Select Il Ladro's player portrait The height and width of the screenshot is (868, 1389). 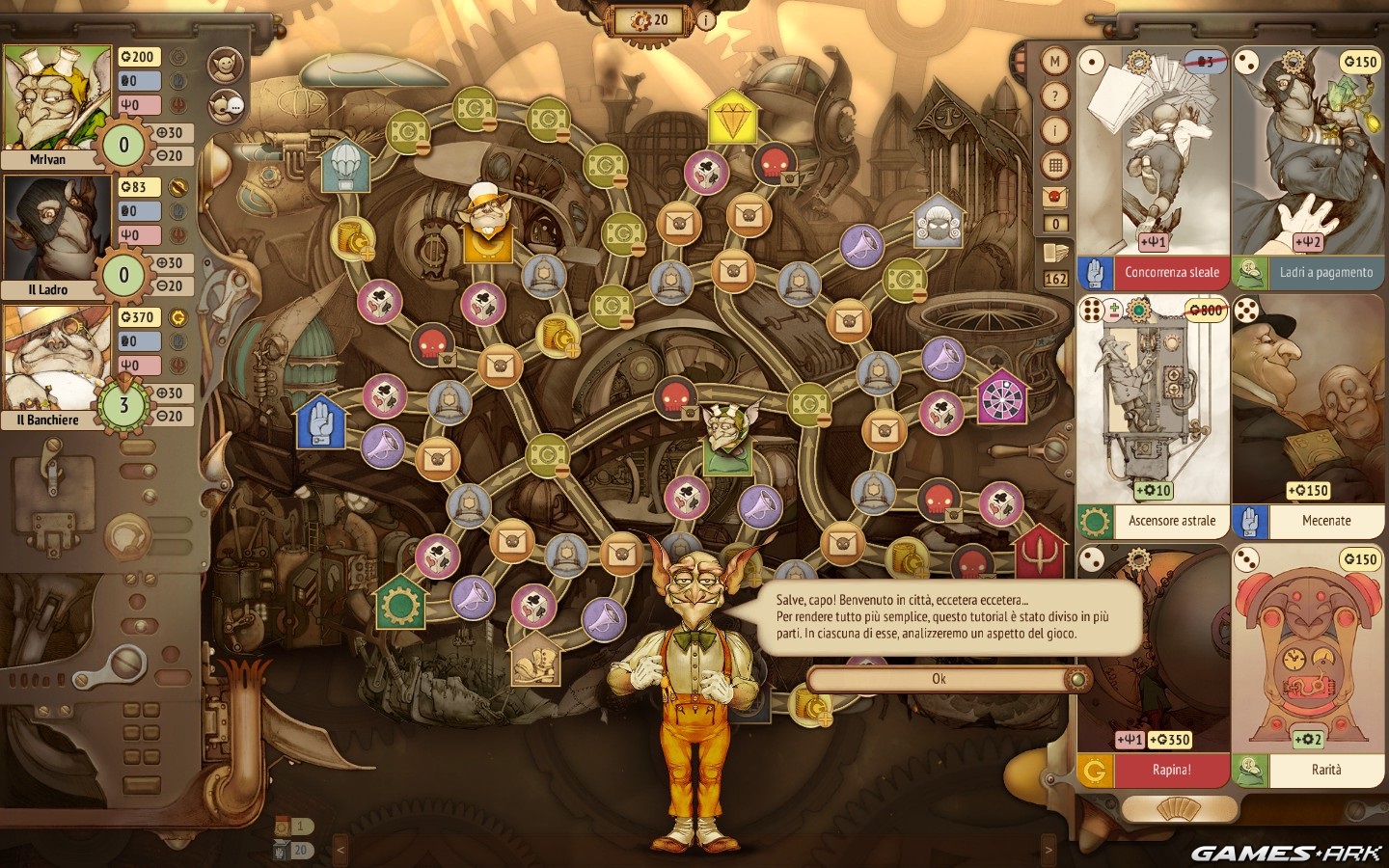(x=58, y=230)
